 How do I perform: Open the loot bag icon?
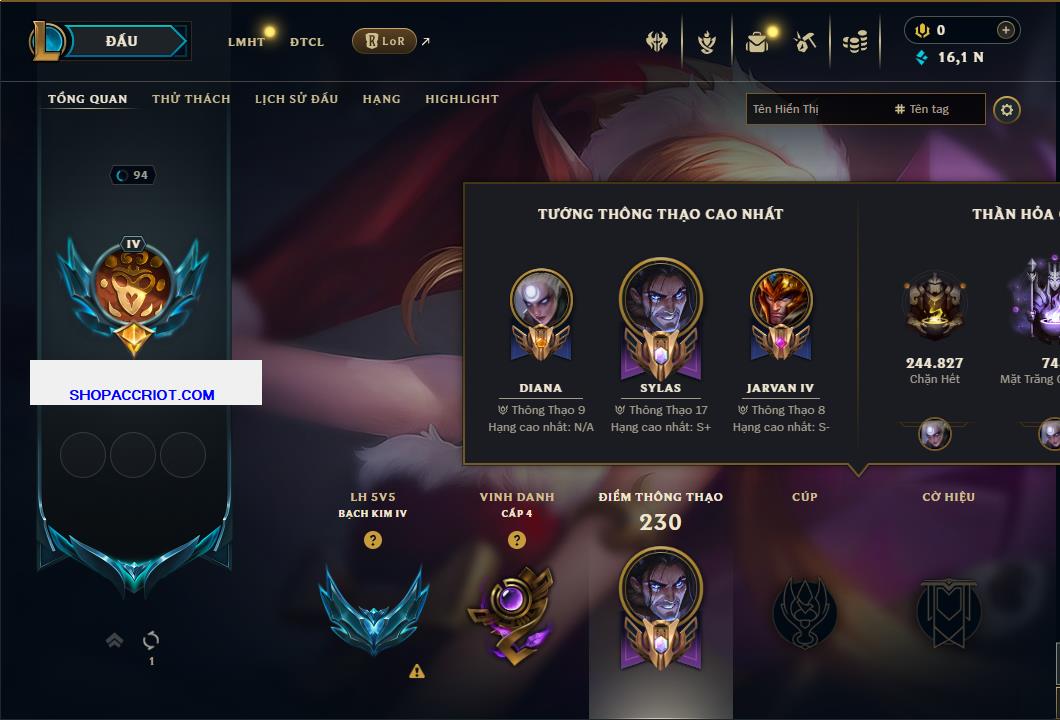click(757, 42)
